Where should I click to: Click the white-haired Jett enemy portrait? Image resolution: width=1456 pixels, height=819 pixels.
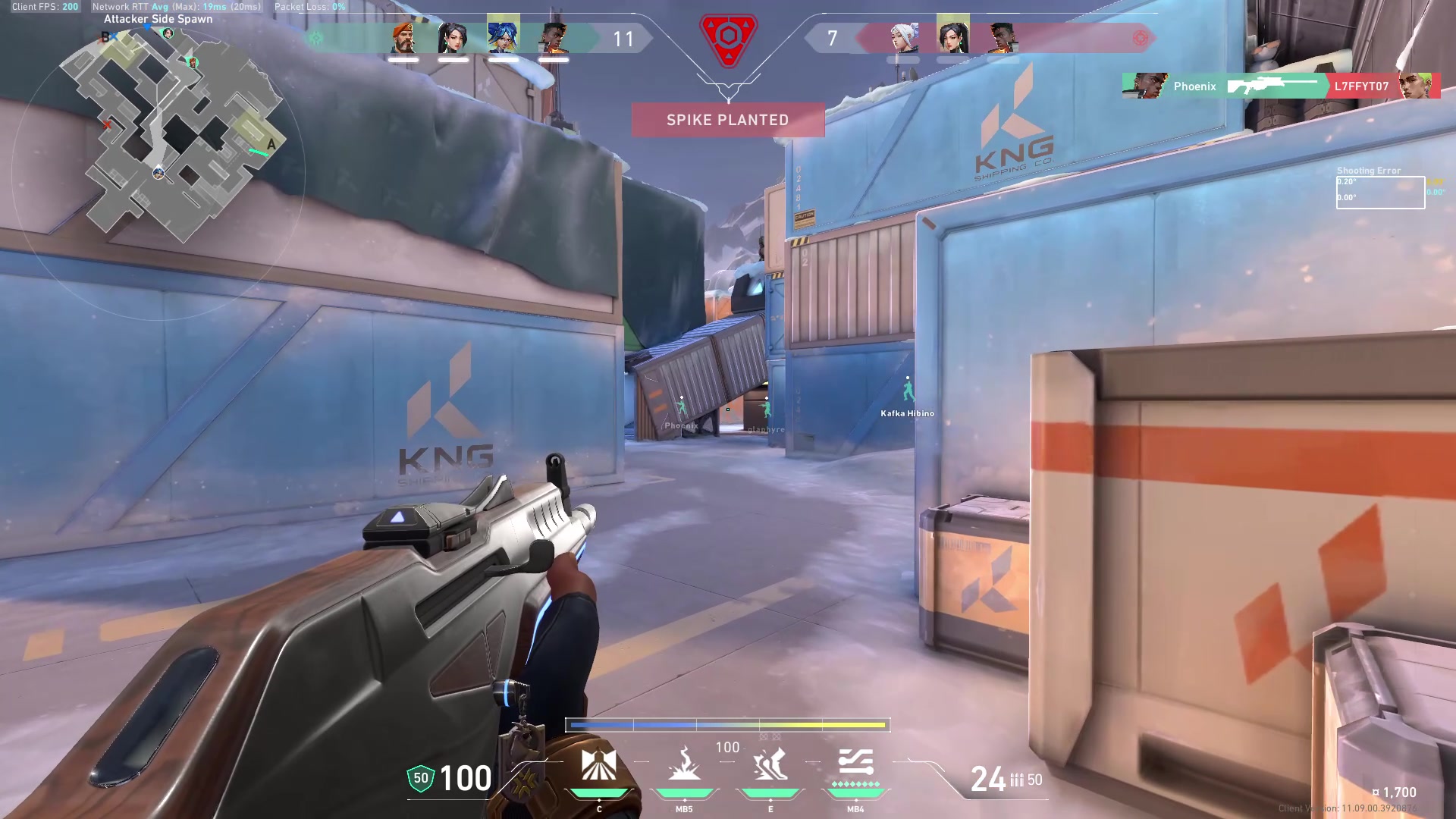click(903, 38)
